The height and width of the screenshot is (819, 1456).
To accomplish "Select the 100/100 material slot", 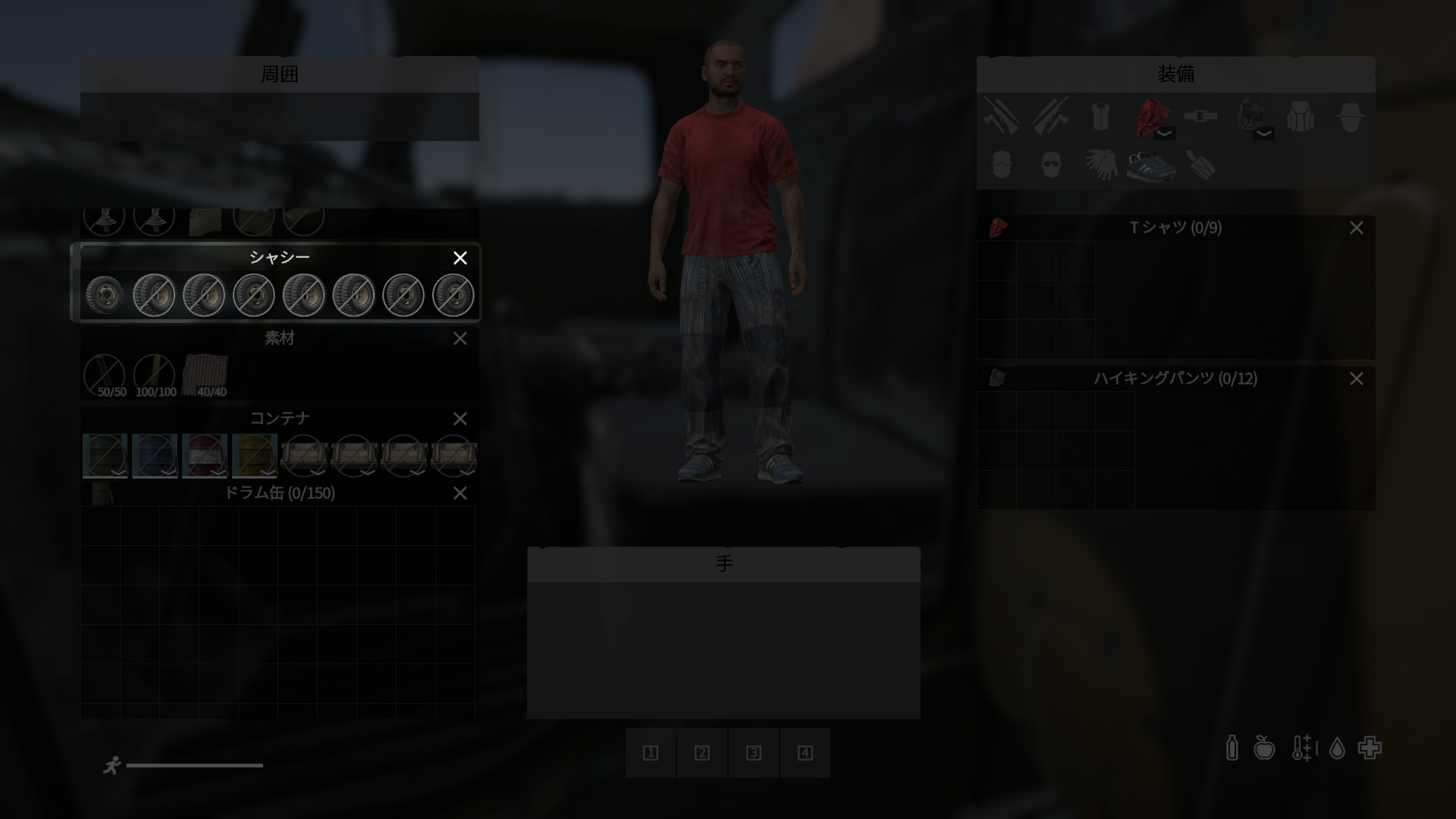I will pyautogui.click(x=155, y=375).
